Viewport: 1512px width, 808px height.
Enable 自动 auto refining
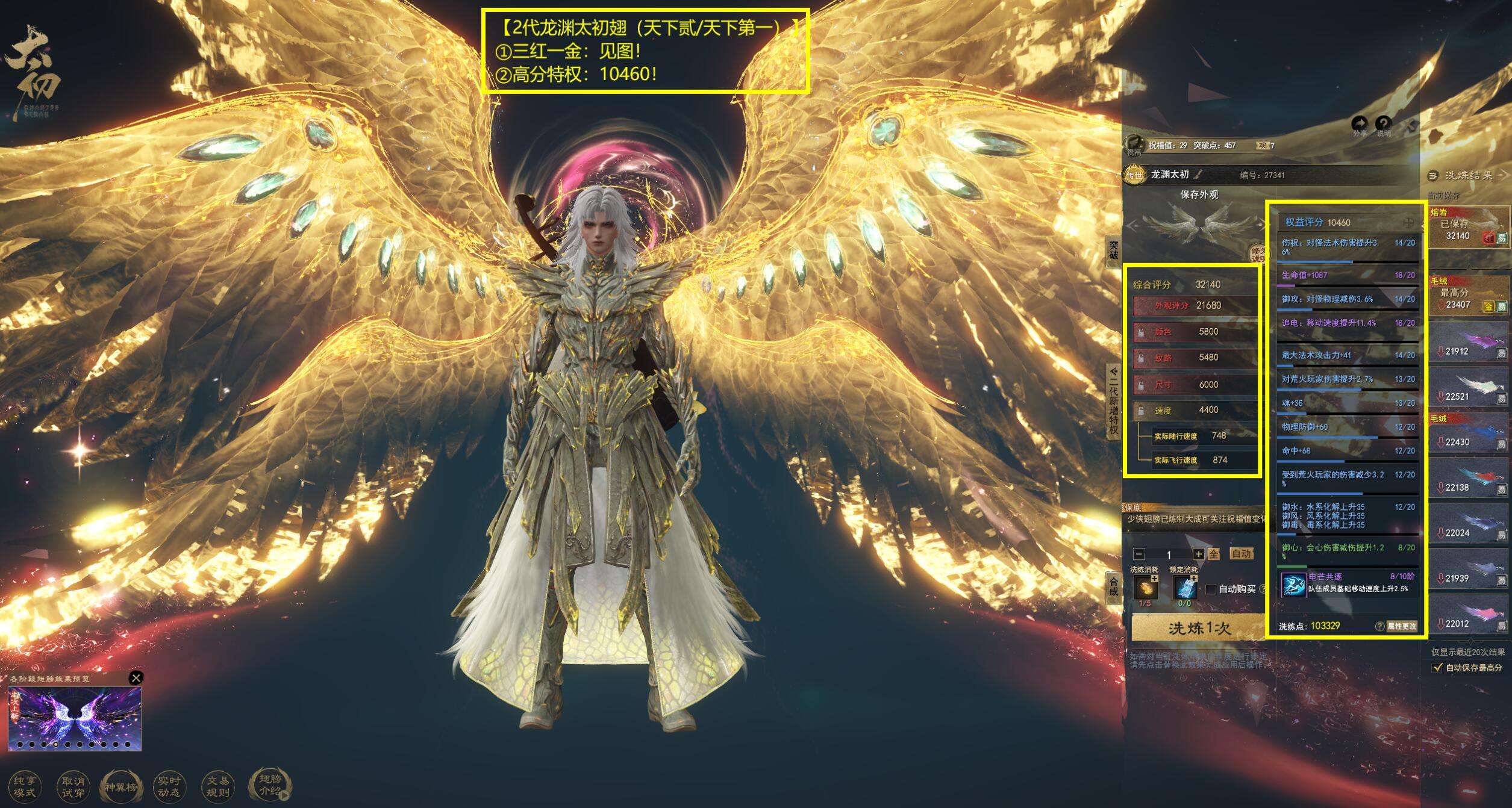click(1241, 554)
